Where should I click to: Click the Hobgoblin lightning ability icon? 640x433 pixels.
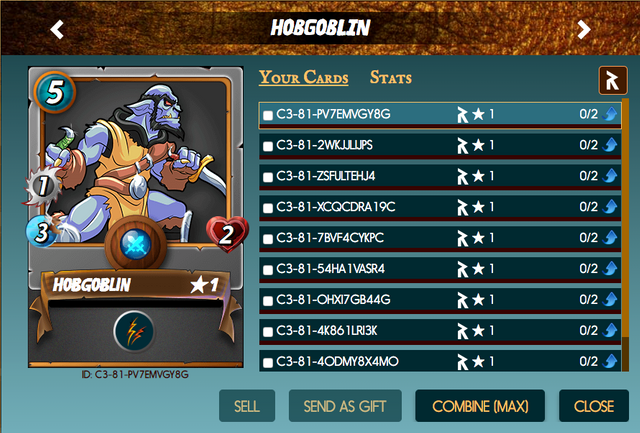coord(133,330)
